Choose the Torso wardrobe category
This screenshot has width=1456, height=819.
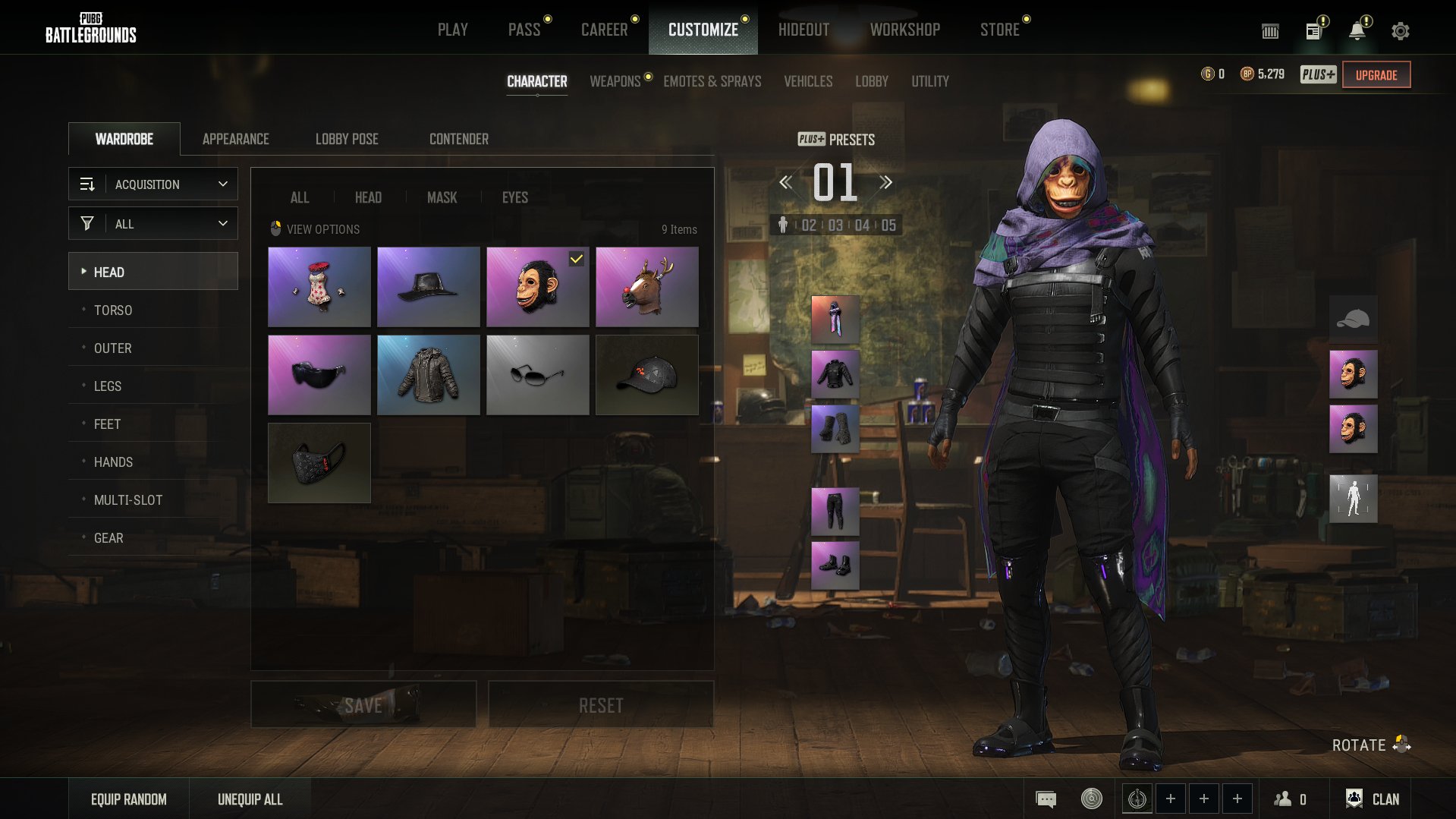click(x=113, y=310)
